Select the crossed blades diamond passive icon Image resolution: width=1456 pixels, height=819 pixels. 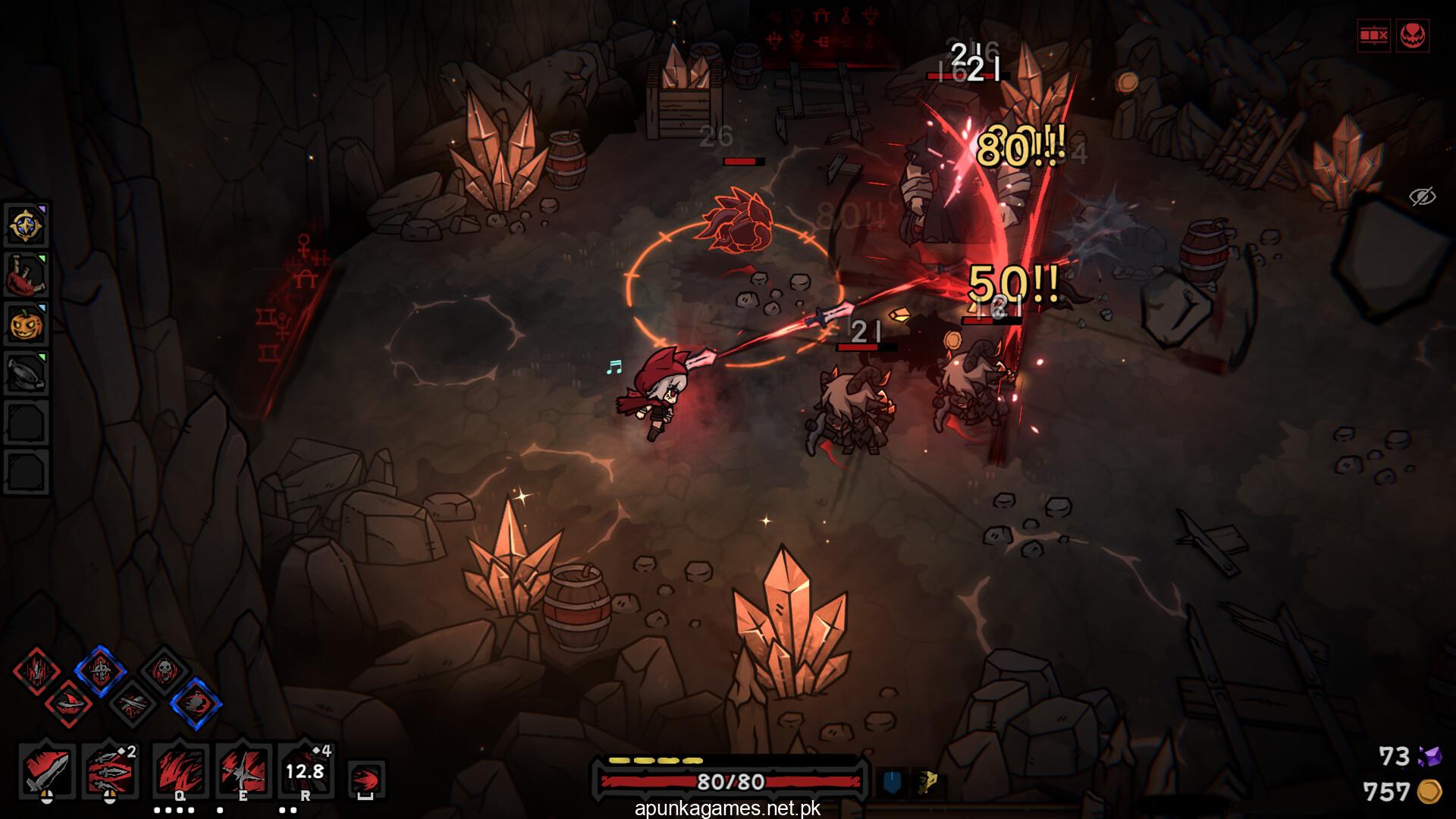[x=133, y=704]
